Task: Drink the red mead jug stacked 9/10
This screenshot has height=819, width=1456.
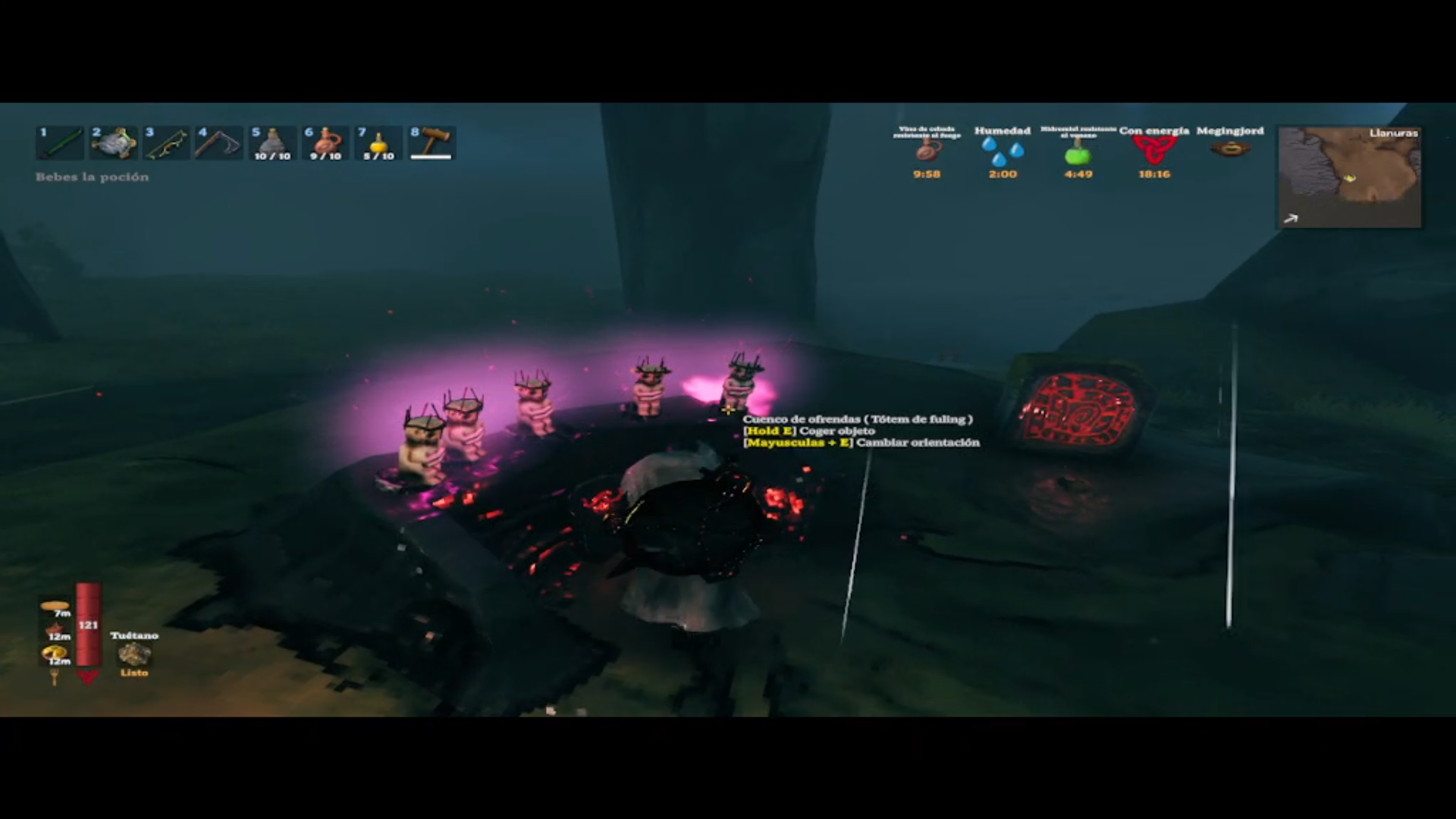Action: (x=326, y=143)
